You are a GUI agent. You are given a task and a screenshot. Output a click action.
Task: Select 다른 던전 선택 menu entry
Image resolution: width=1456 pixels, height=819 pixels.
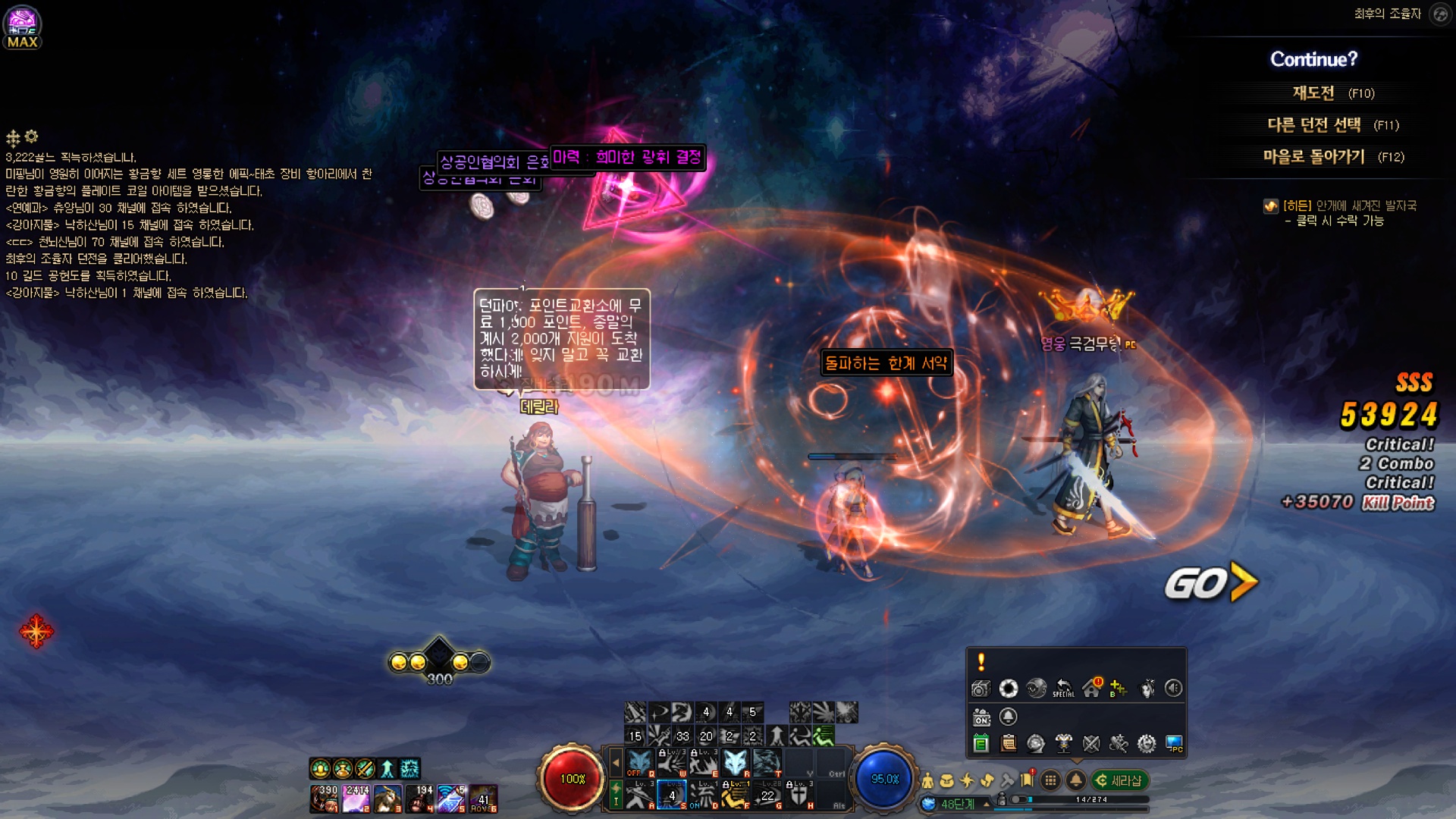point(1313,125)
